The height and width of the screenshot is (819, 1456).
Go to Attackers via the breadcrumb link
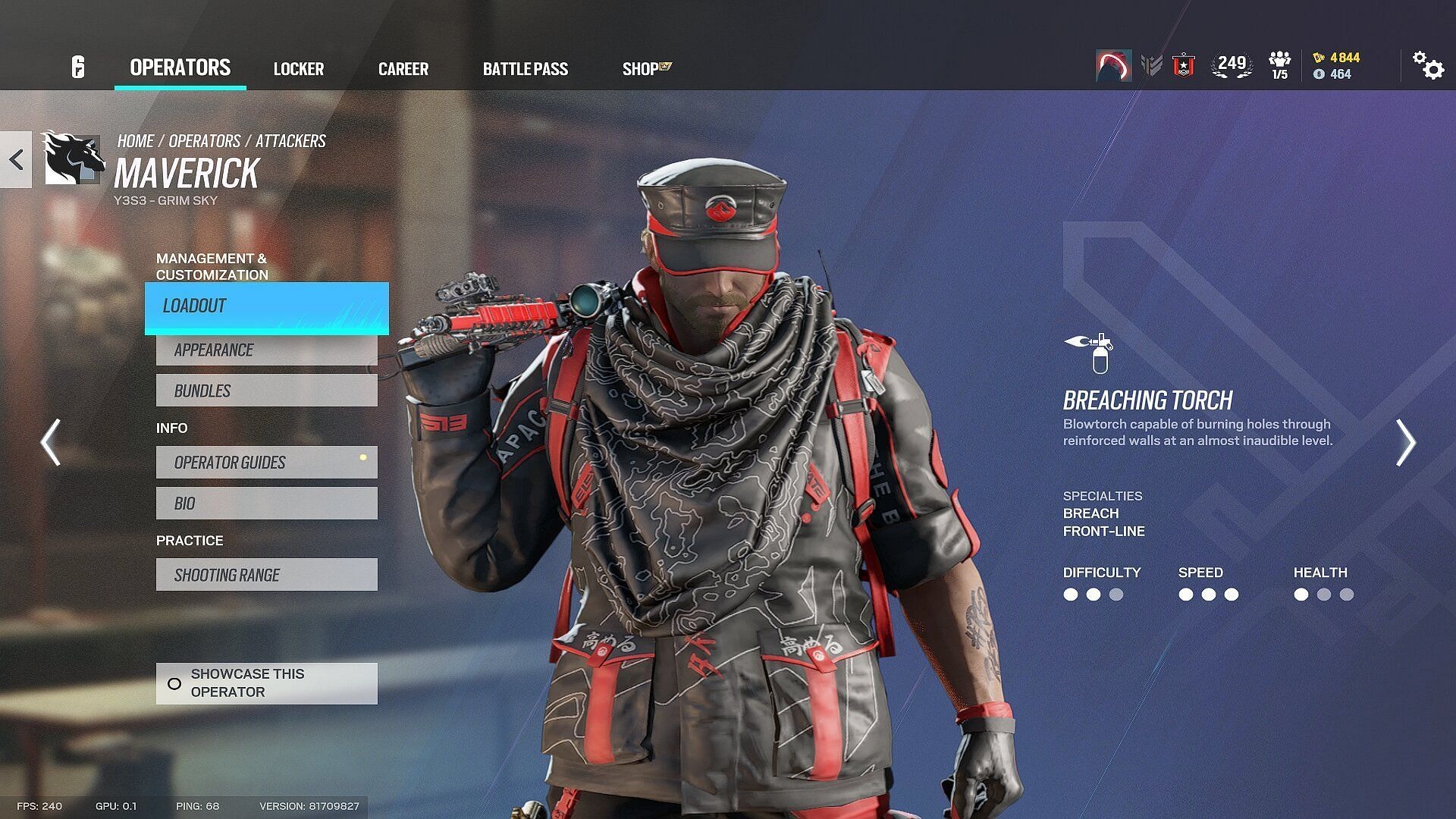[290, 140]
